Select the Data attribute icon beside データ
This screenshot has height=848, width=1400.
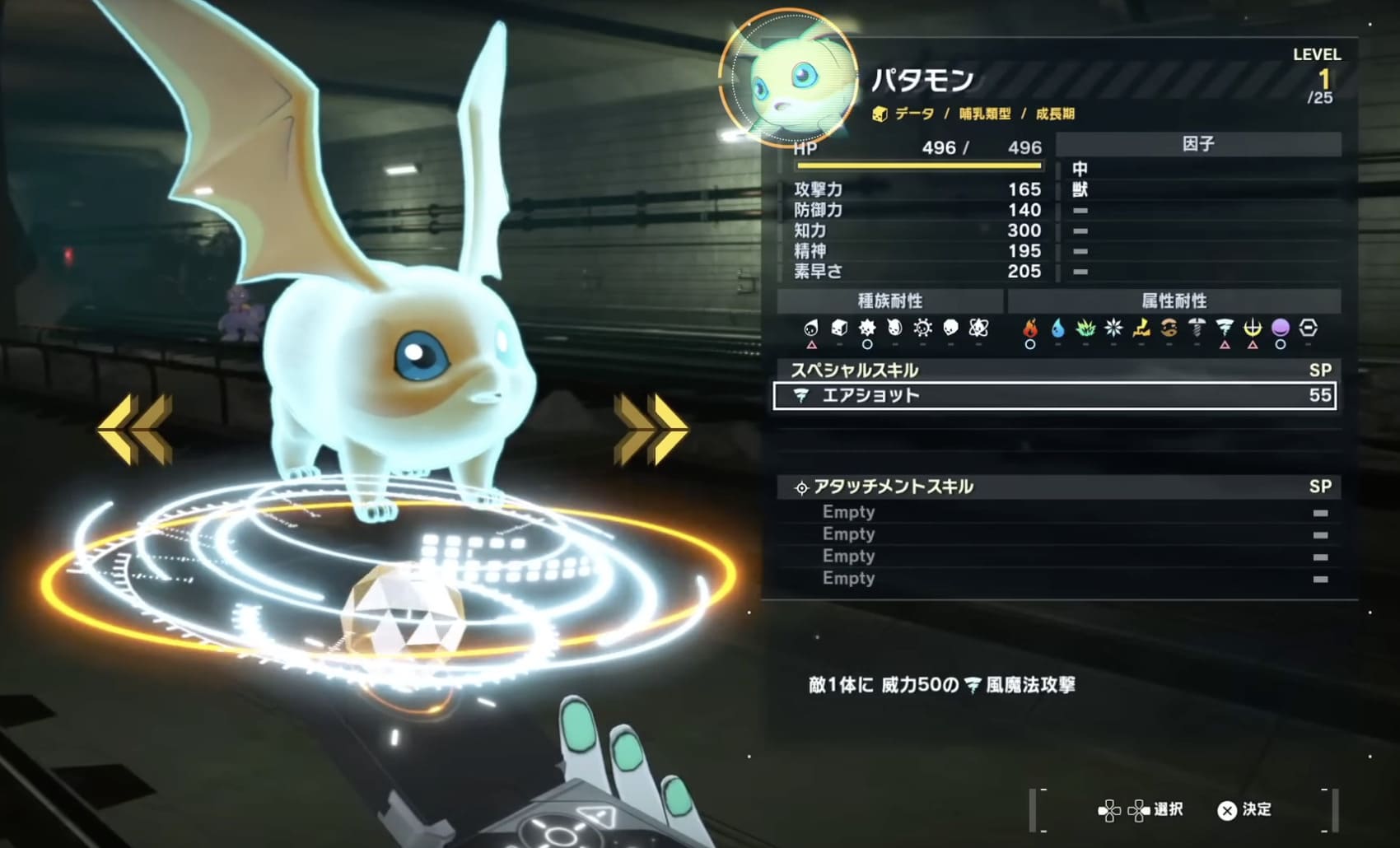[x=880, y=115]
